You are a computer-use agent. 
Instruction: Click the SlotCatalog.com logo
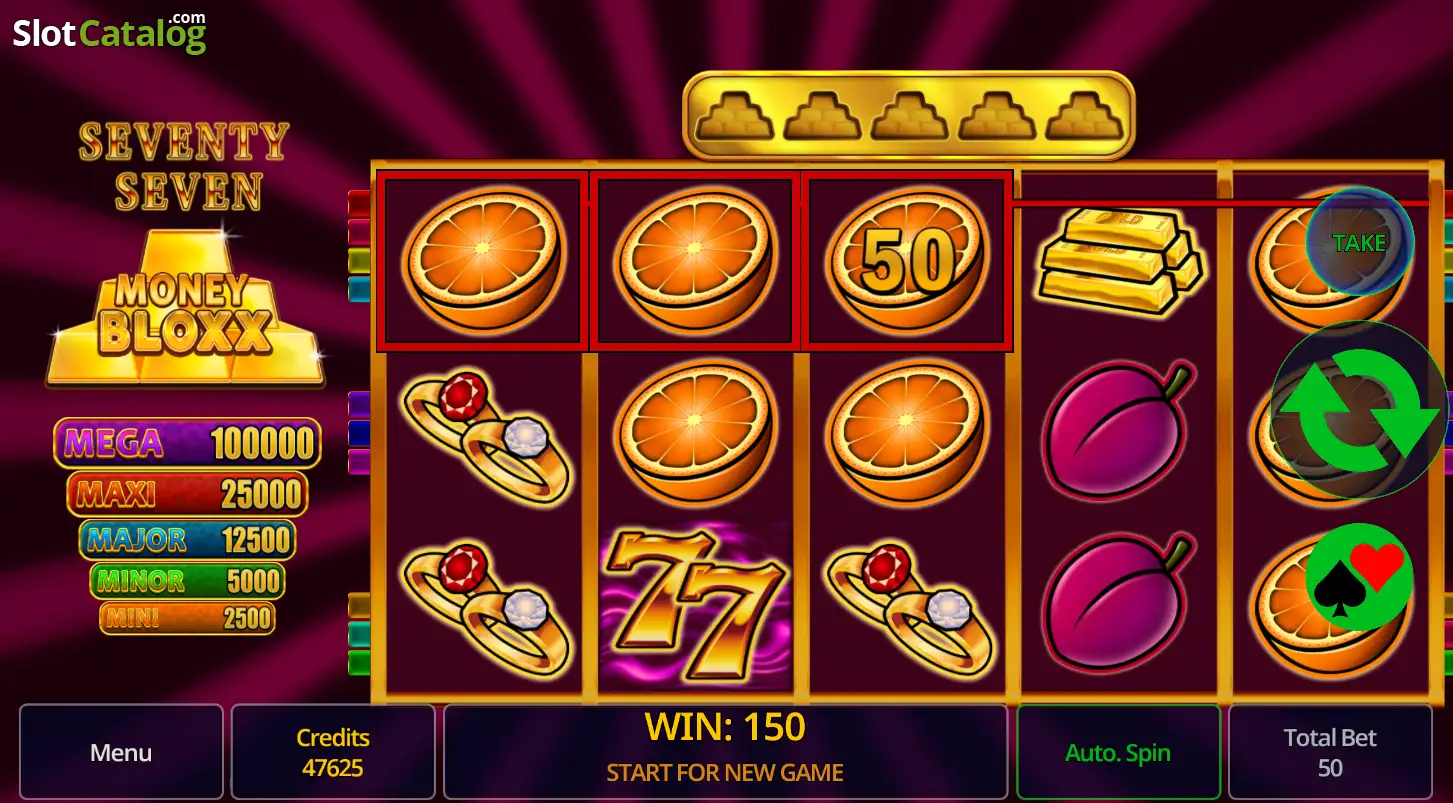tap(109, 33)
